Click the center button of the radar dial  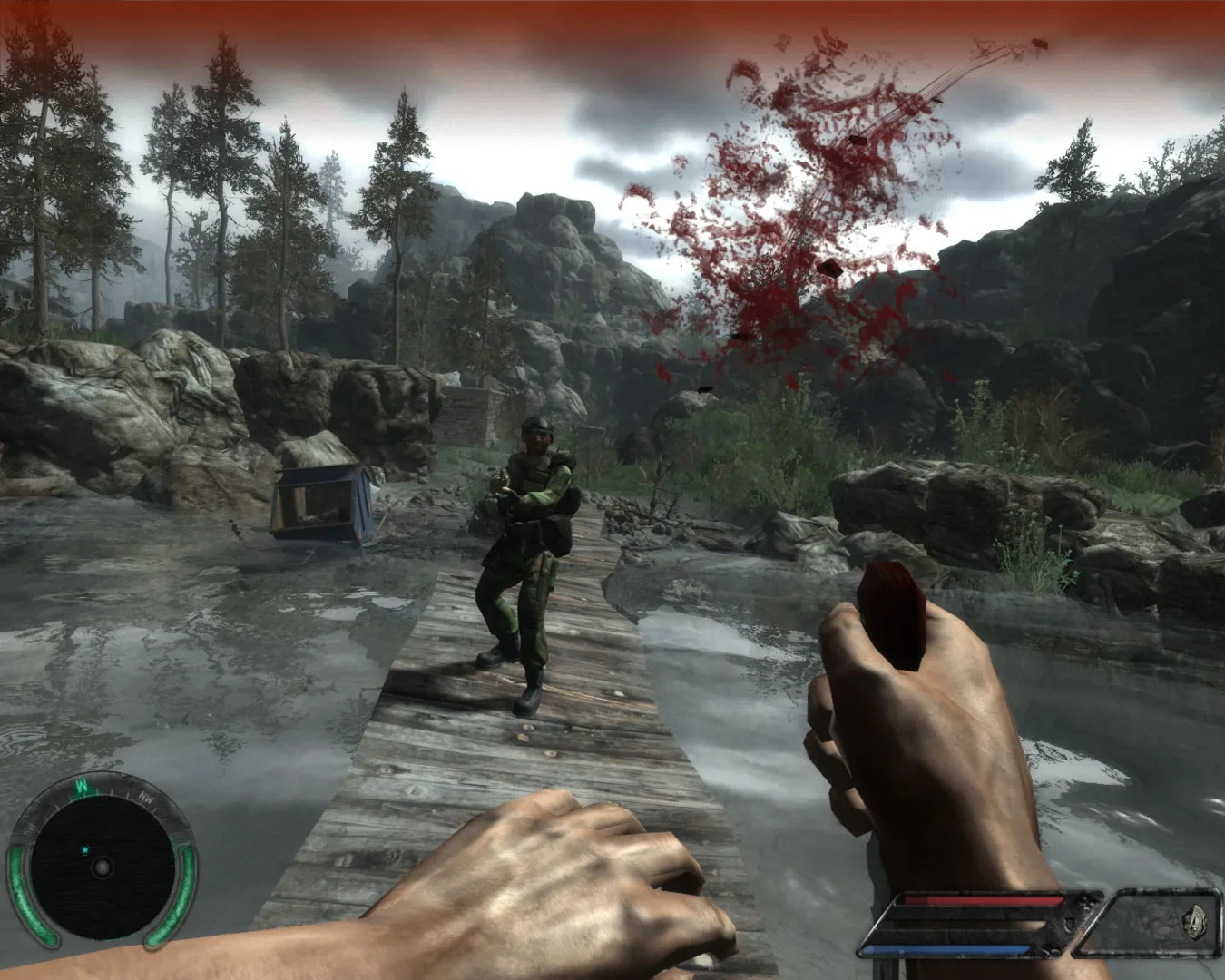(x=103, y=867)
